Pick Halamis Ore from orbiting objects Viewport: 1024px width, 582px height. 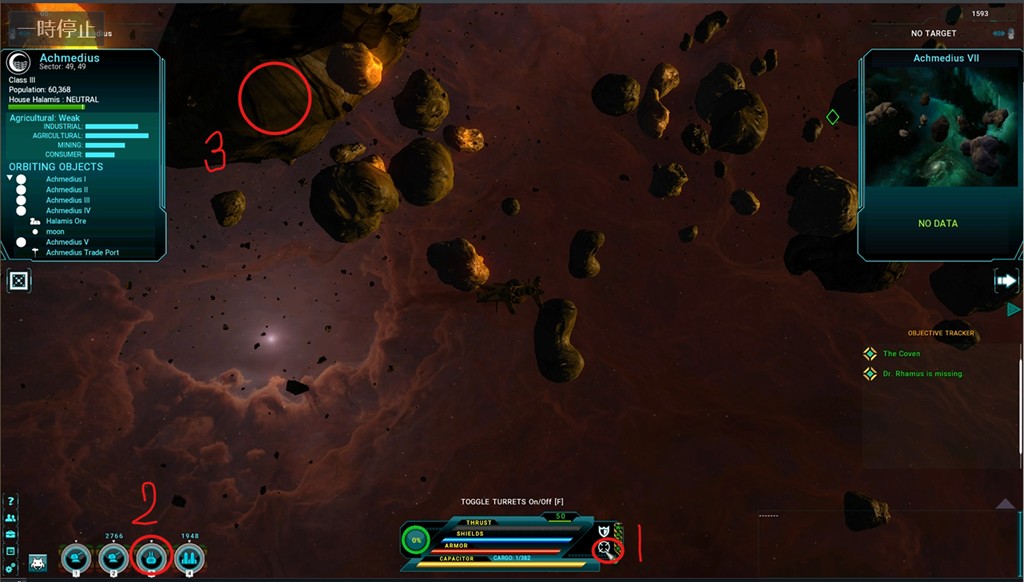point(65,221)
